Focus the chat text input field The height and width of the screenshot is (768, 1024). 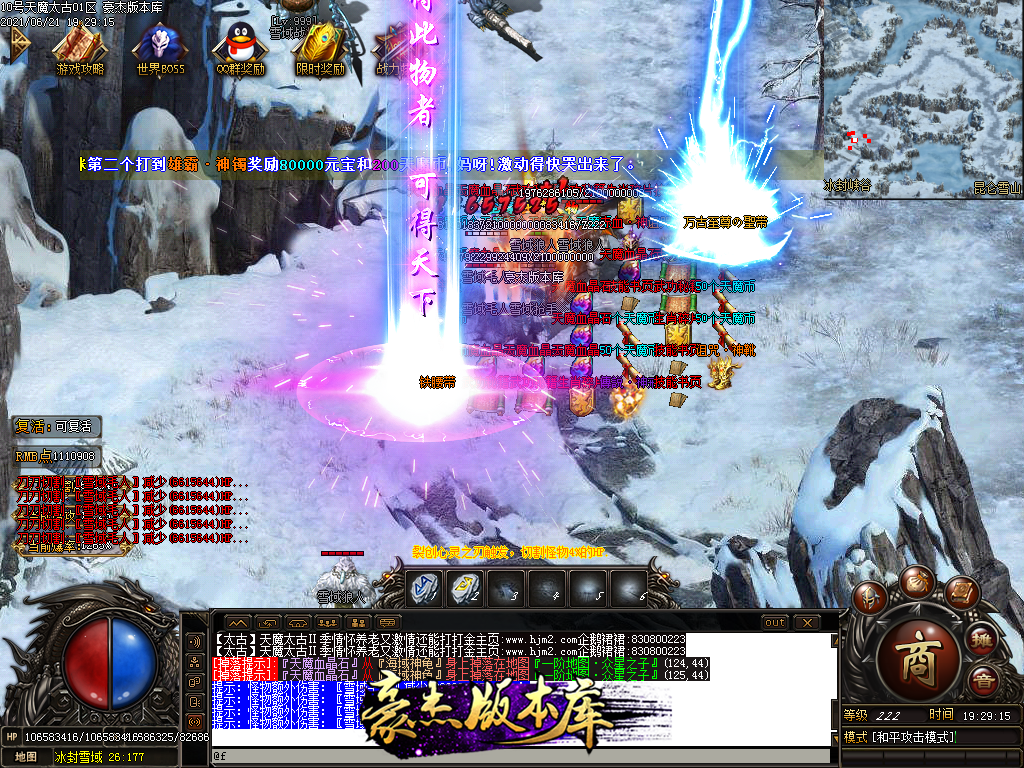[x=520, y=757]
